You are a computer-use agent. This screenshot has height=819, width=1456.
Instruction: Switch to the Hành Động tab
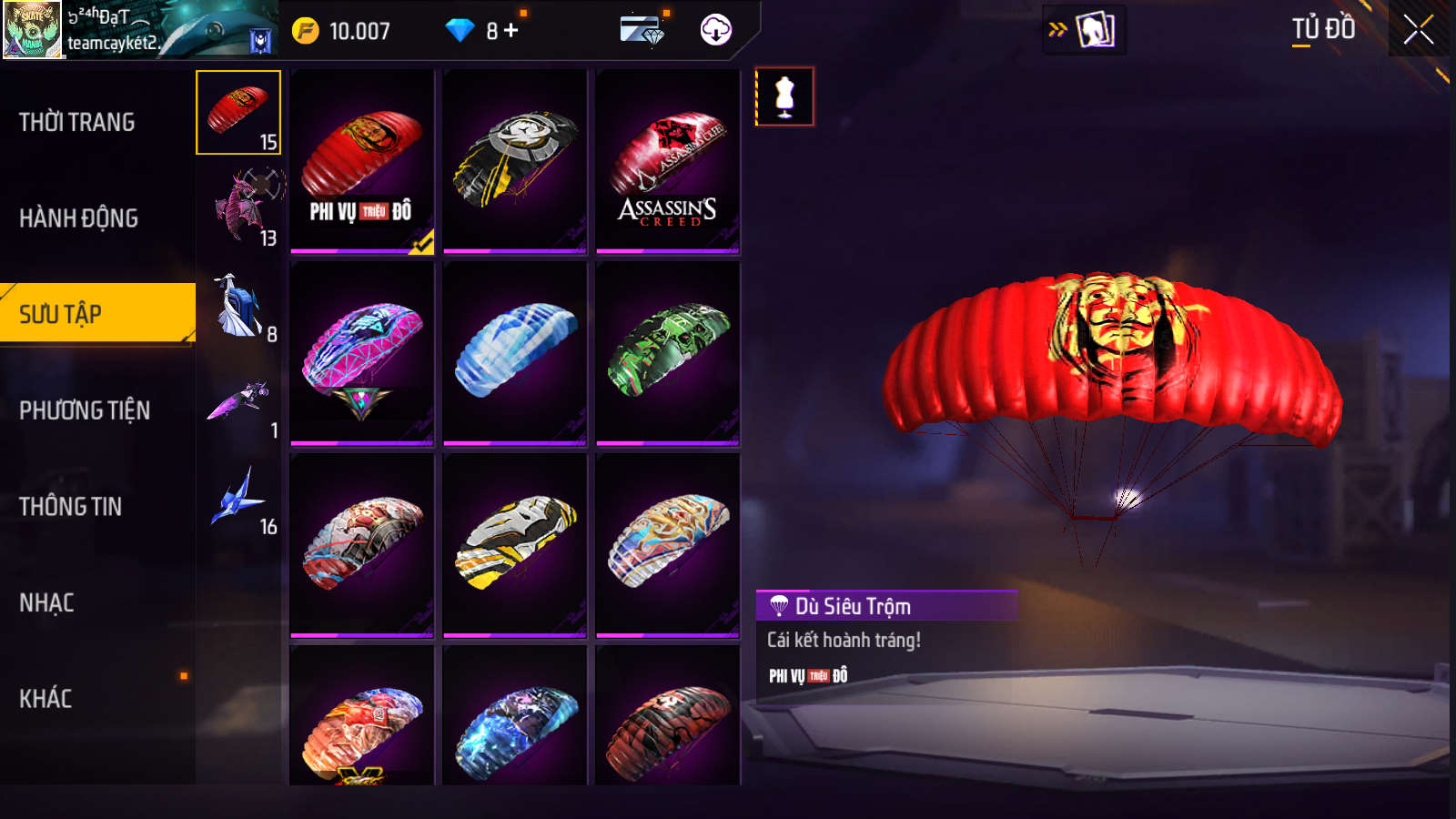coord(79,218)
